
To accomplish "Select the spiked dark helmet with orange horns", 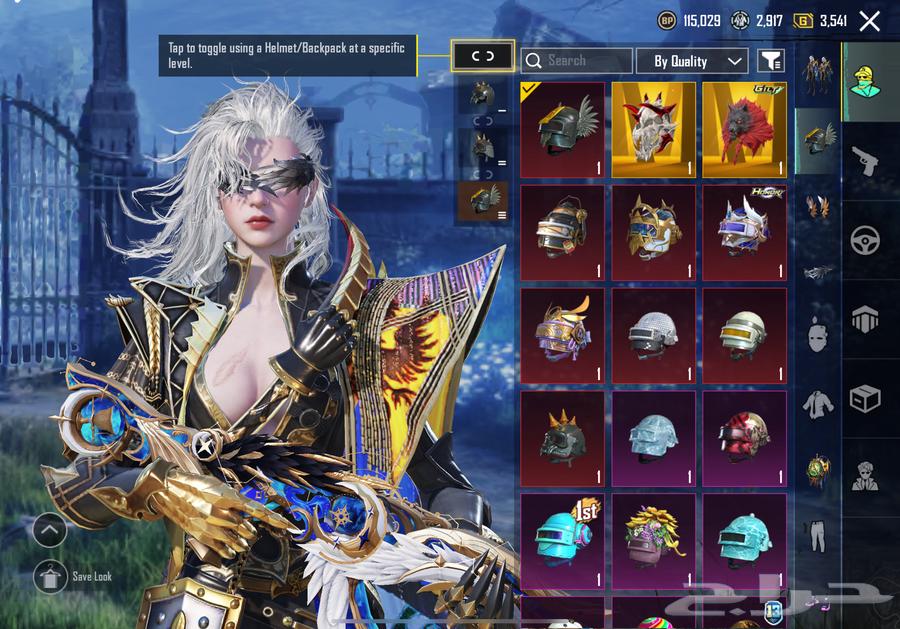I will tap(562, 438).
